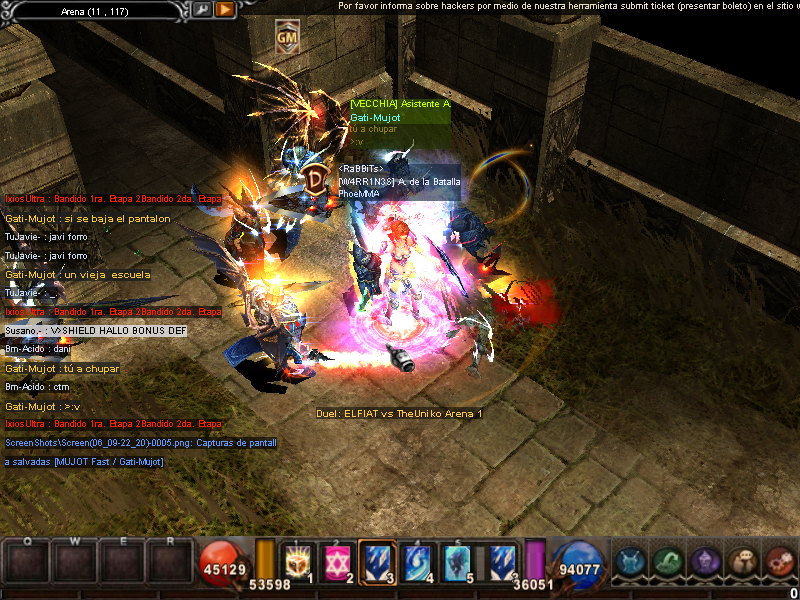Select Susano's highlighted chat message
Screen dimensions: 800x600
[95, 330]
